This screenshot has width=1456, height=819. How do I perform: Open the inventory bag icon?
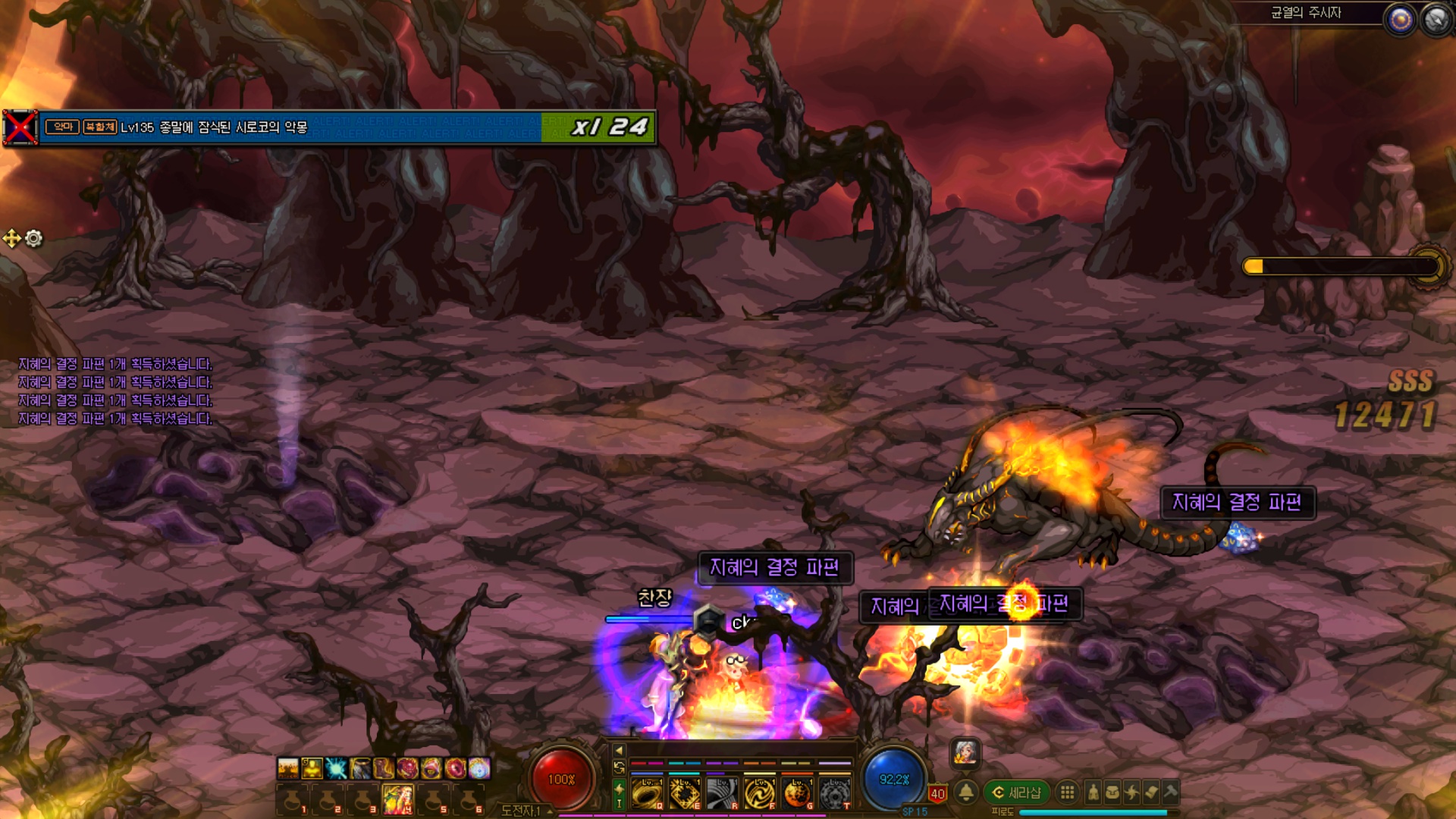(1112, 792)
